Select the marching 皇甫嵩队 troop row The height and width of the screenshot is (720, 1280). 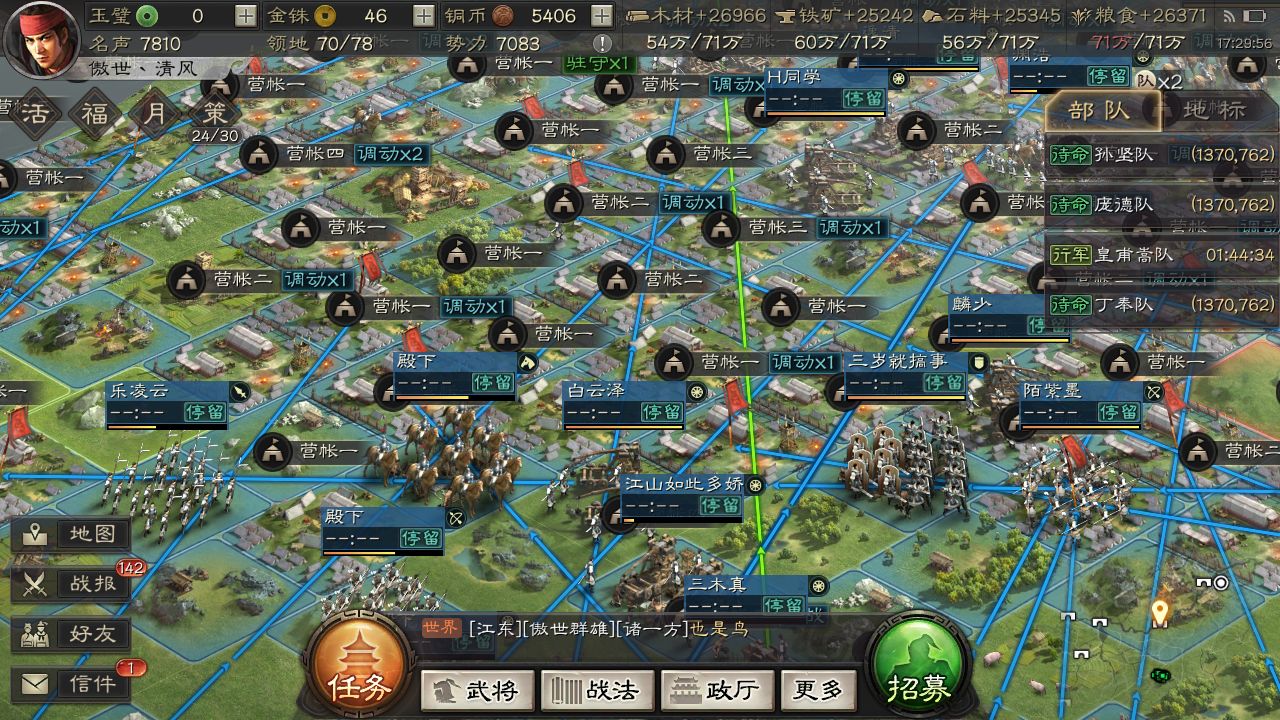pos(1161,255)
